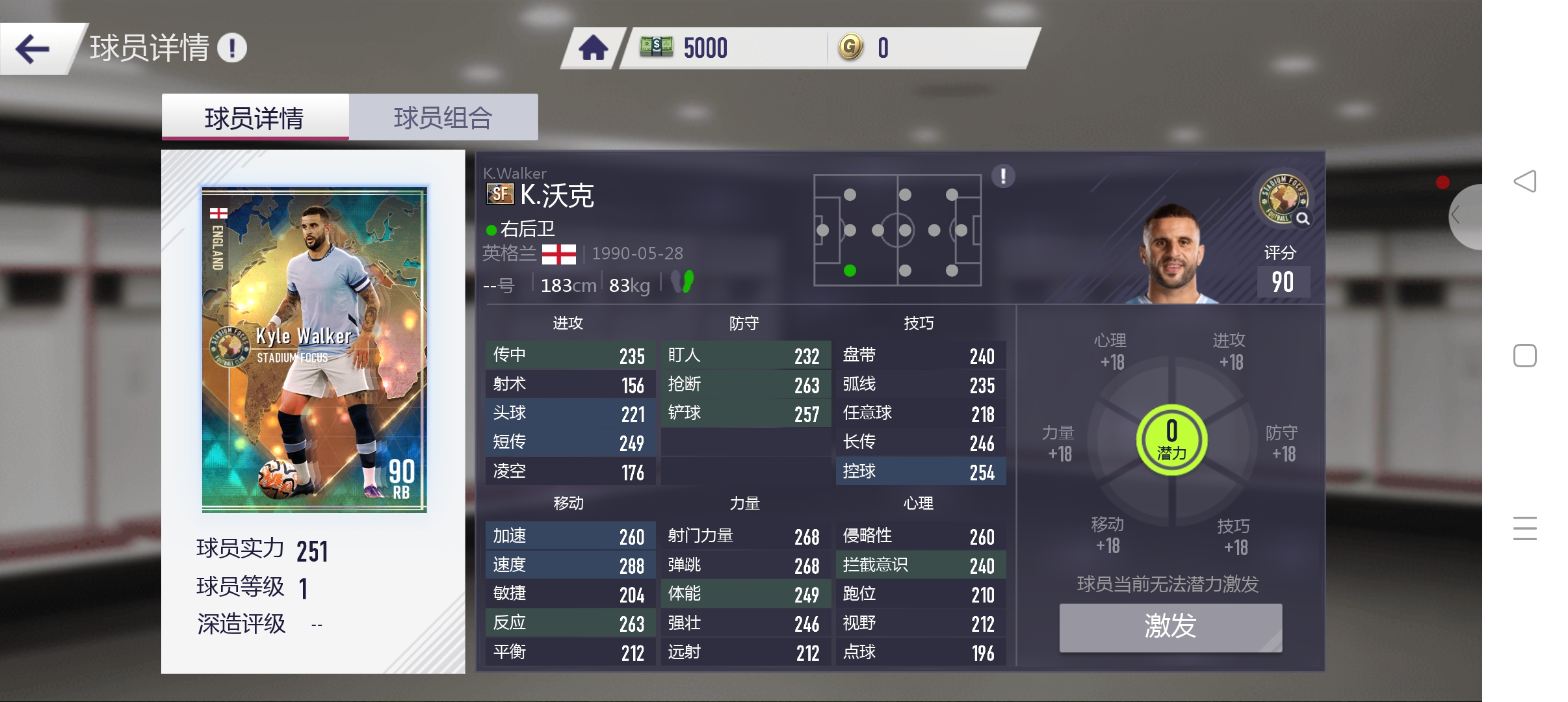Tap the 激发 potential button

[1170, 627]
